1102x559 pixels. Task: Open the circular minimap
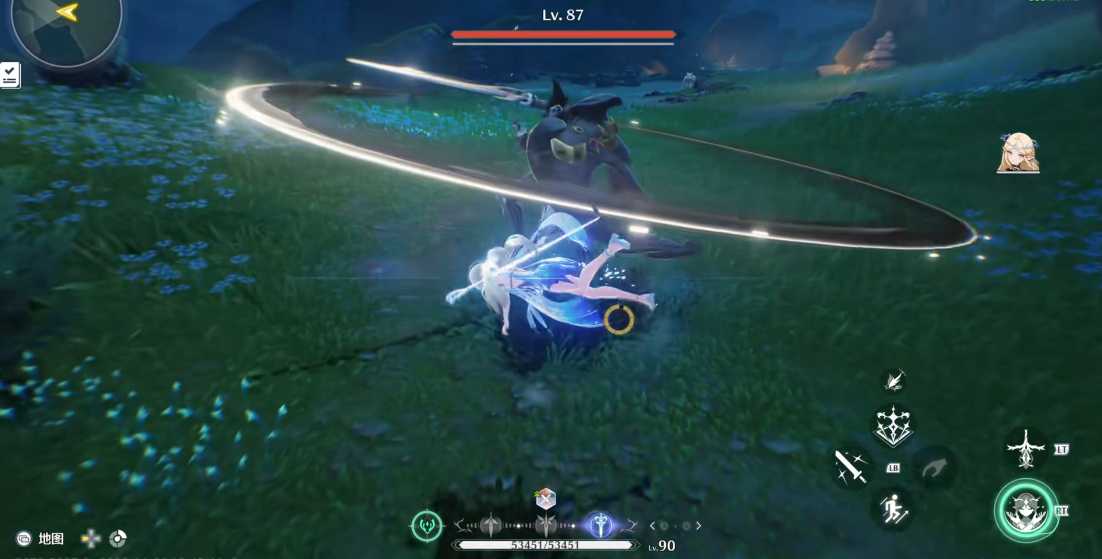point(66,26)
